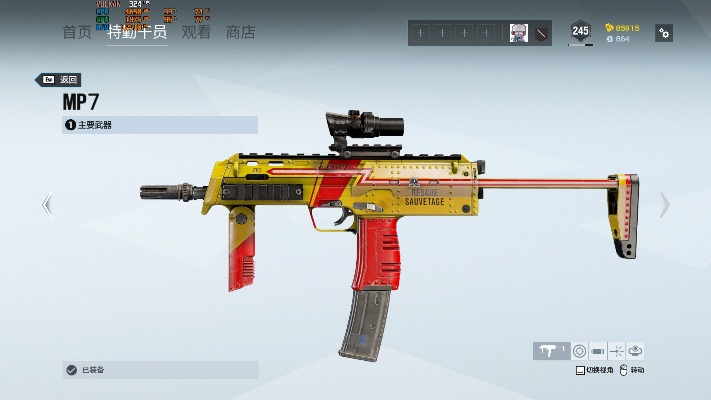Open the 观看 watch tab
The width and height of the screenshot is (711, 400).
[x=196, y=32]
